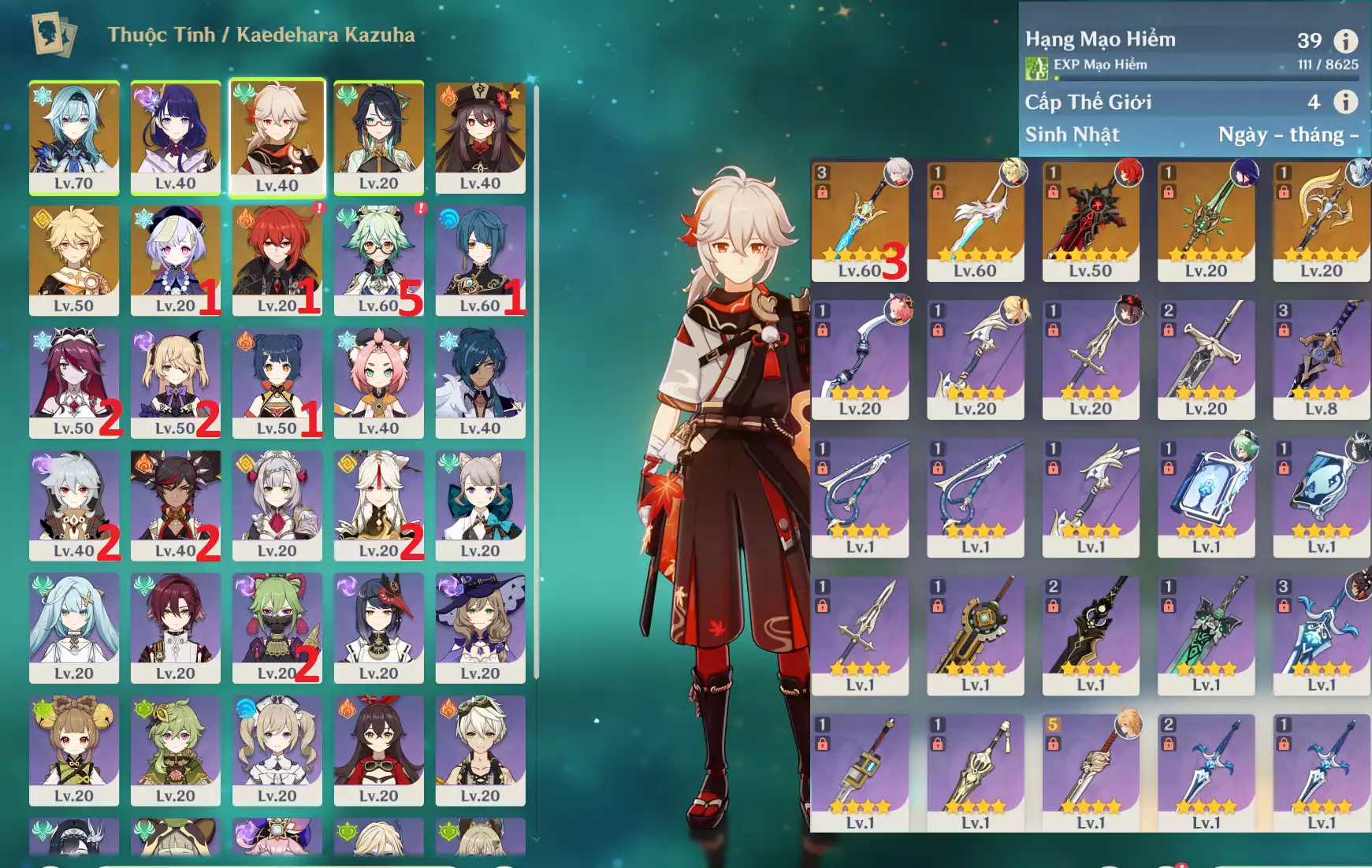The width and height of the screenshot is (1372, 868).
Task: Choose the Raiden Shogun portrait
Action: click(175, 135)
